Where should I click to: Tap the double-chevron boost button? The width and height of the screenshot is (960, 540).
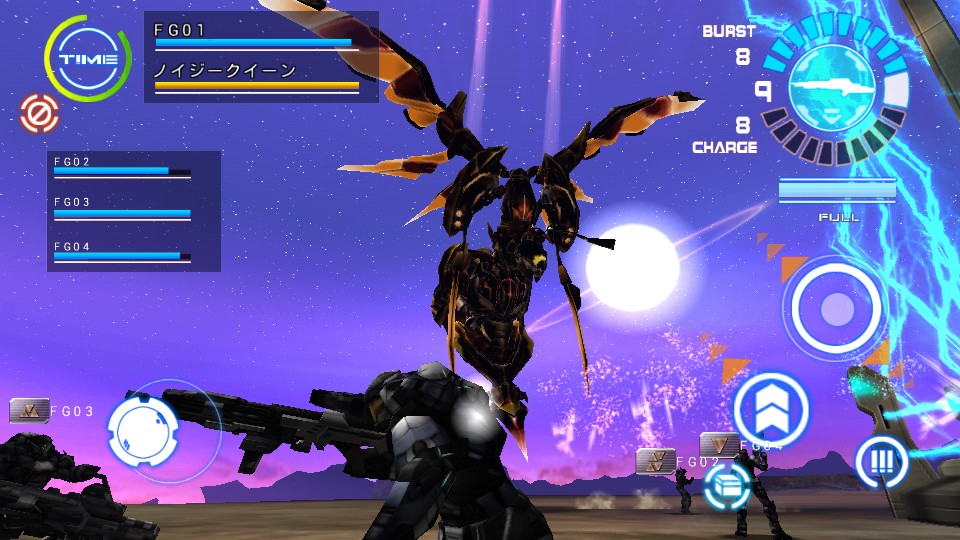click(x=771, y=409)
